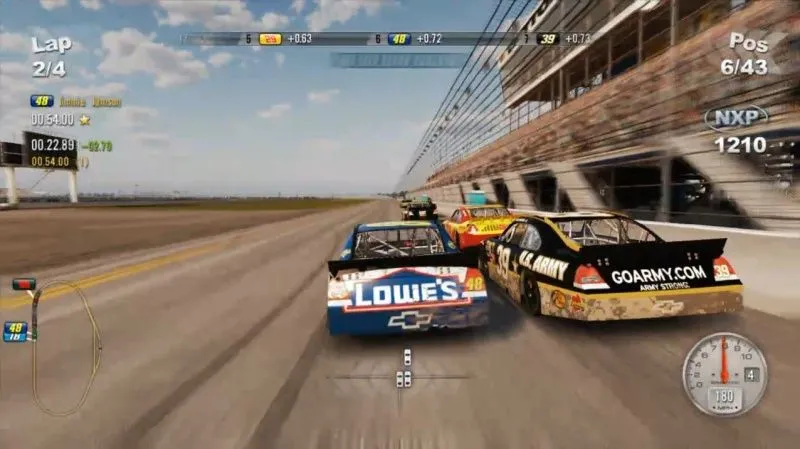Click the NXP logo badge
Screen dimensions: 800x449
[736, 118]
